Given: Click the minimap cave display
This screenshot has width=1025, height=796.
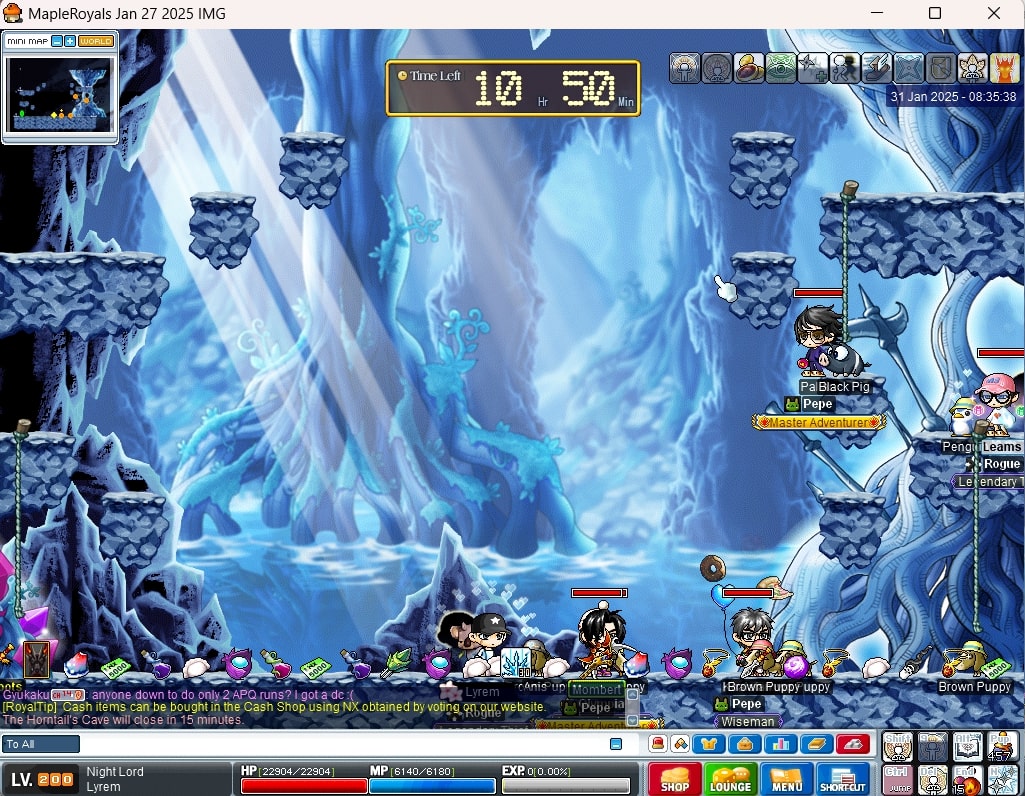Looking at the screenshot, I should point(60,94).
